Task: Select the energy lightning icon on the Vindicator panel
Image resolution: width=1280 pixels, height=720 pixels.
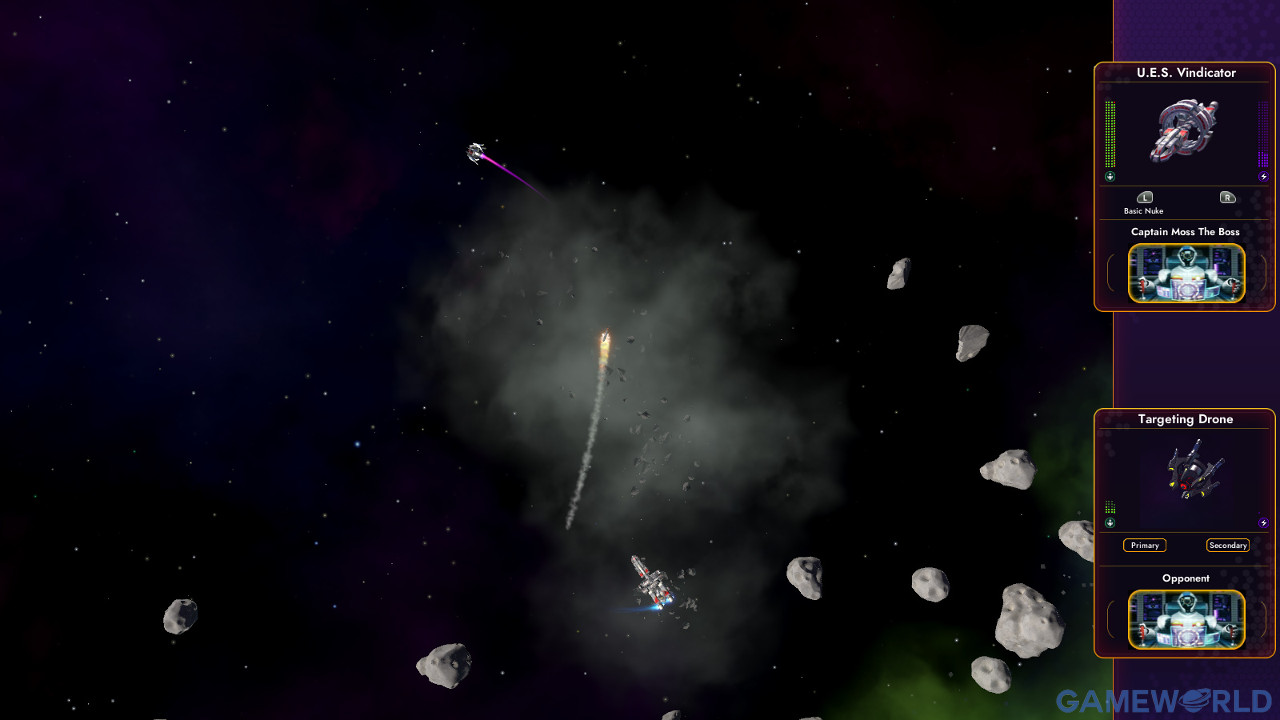Action: (x=1263, y=176)
